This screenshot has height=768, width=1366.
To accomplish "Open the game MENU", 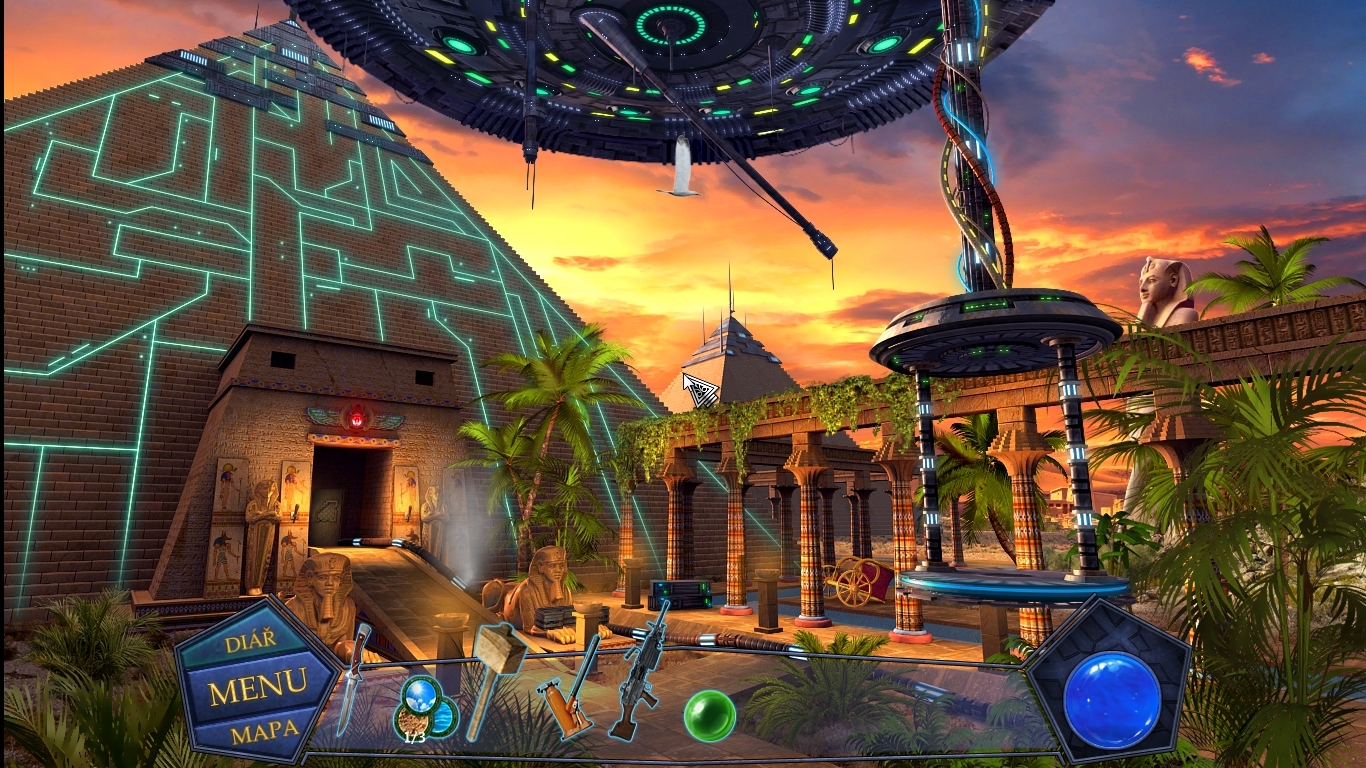I will tap(257, 687).
